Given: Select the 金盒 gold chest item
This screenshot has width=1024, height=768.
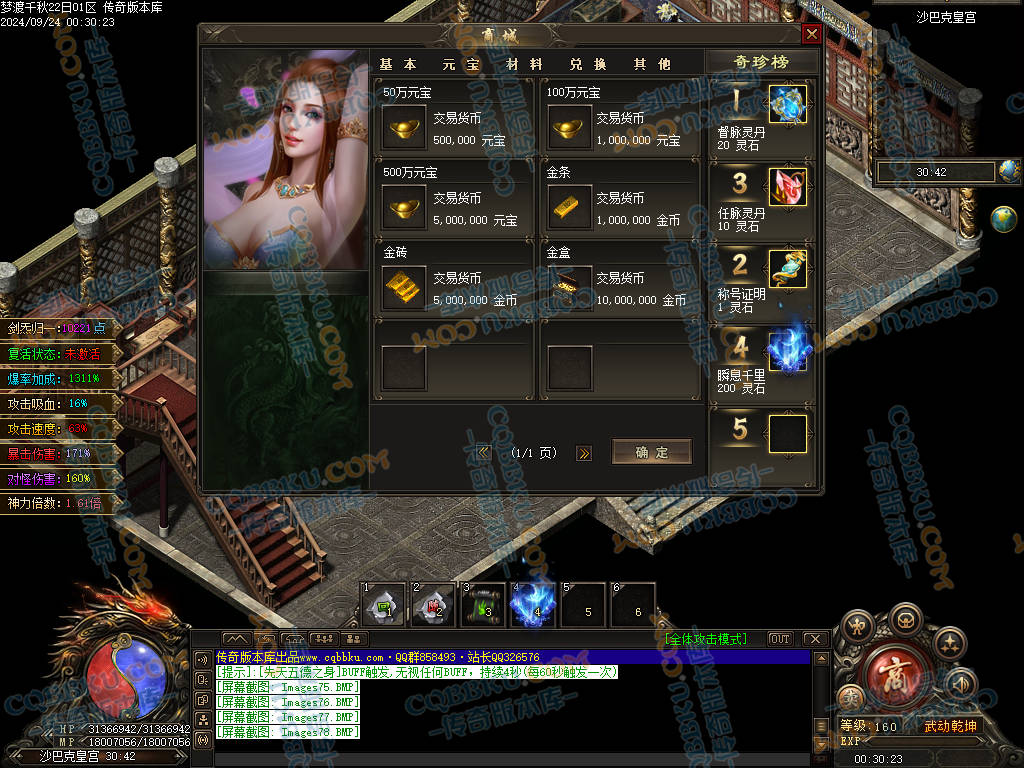Looking at the screenshot, I should click(569, 288).
